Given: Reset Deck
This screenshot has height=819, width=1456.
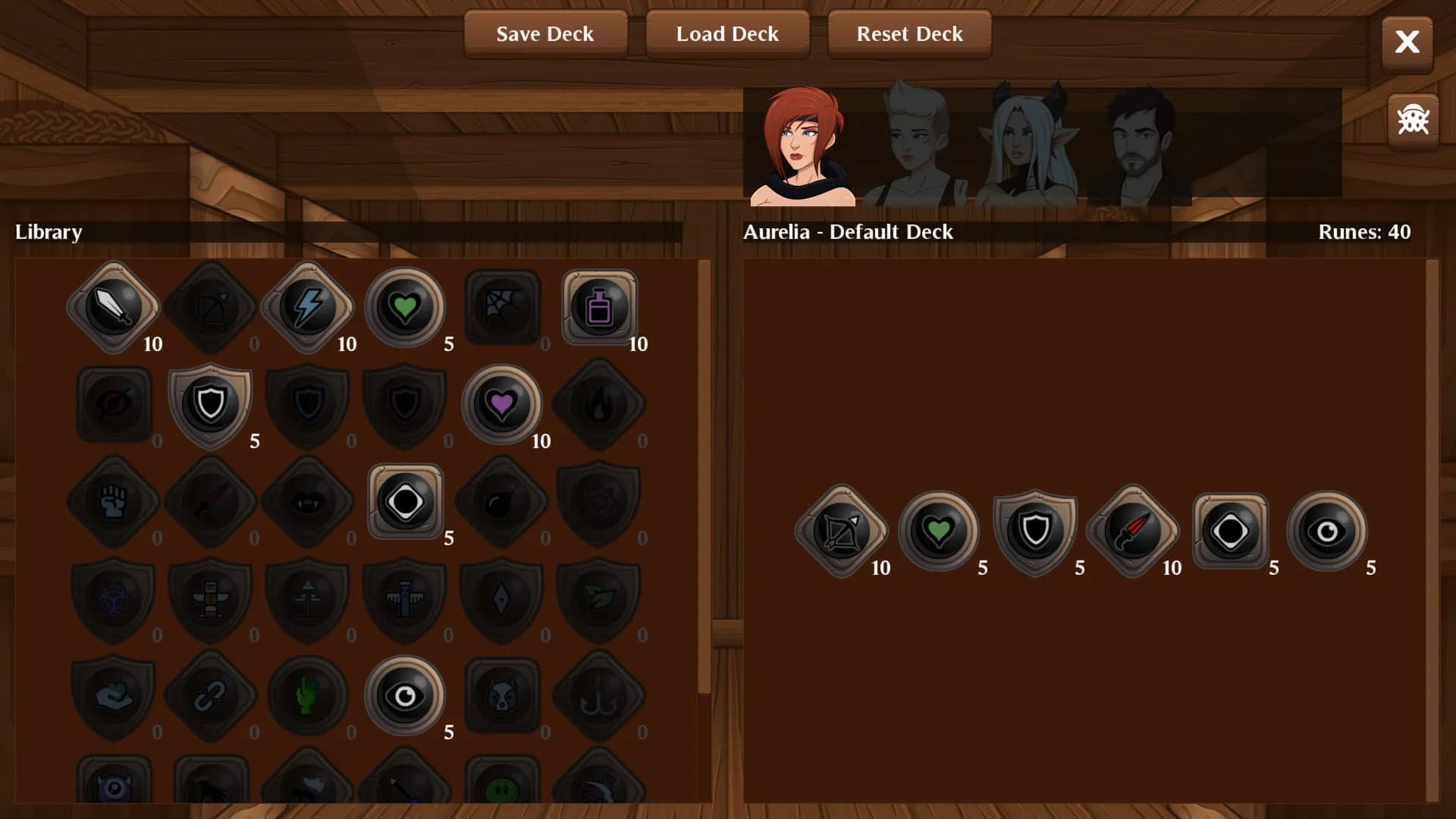Looking at the screenshot, I should [x=909, y=34].
